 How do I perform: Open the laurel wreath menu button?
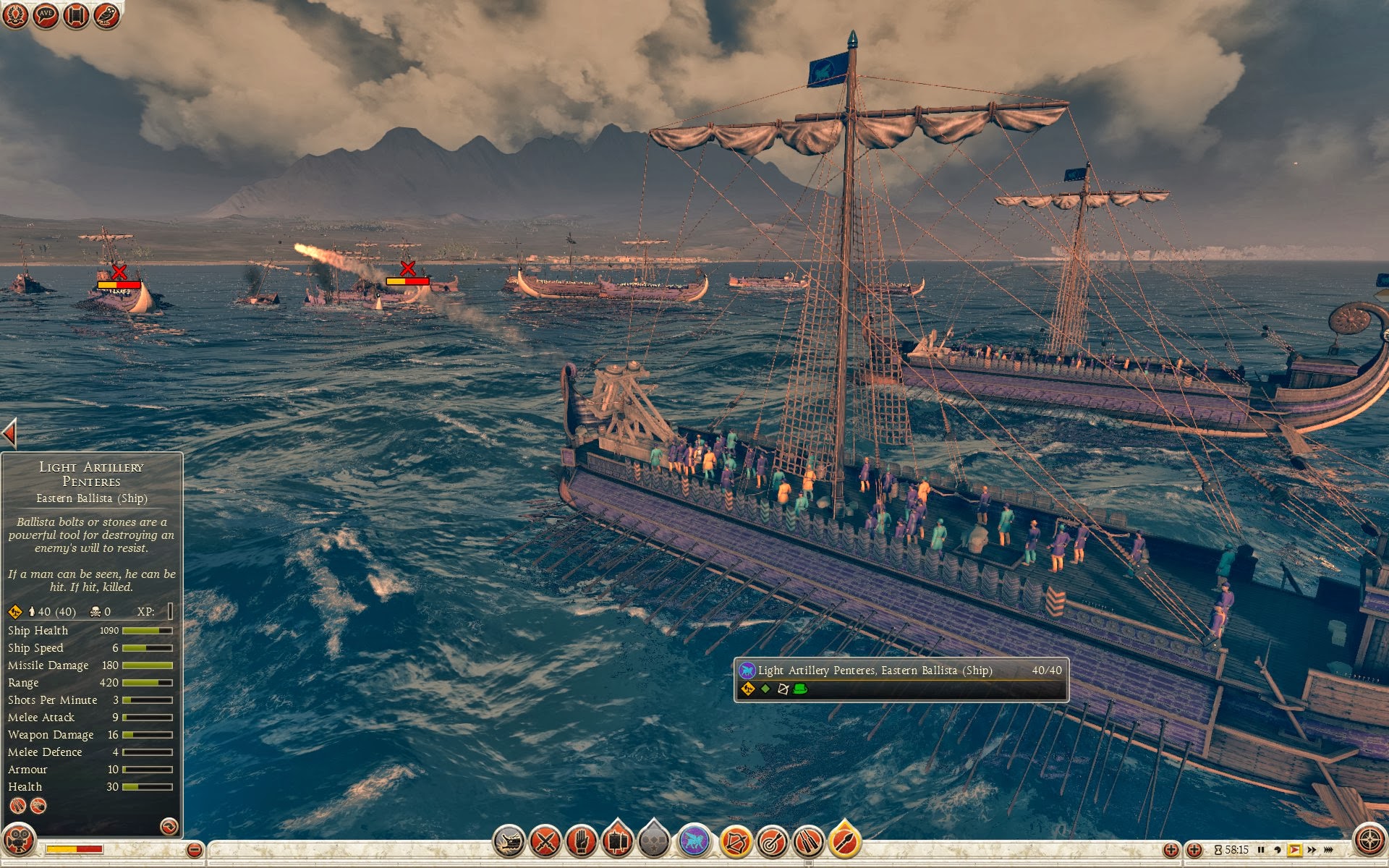coord(15,15)
